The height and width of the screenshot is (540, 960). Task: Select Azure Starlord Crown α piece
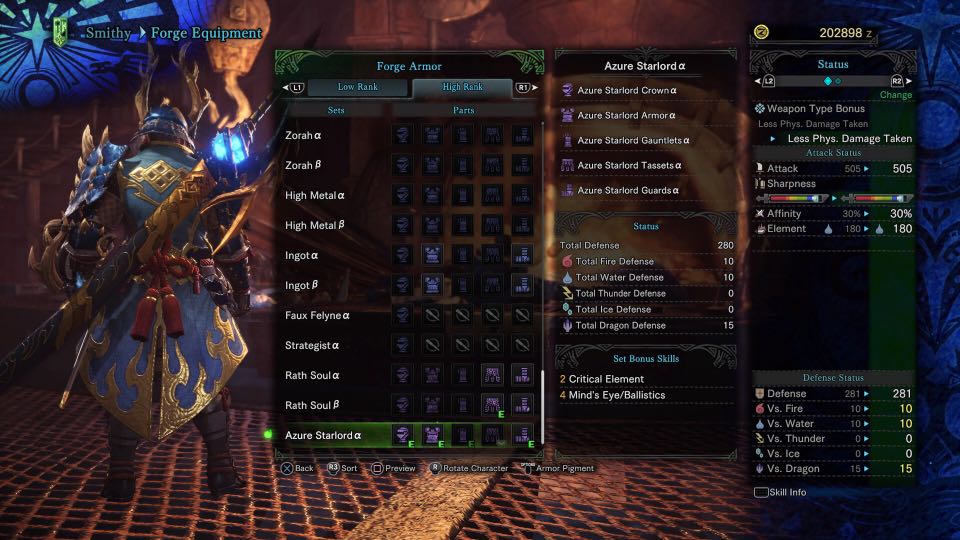coord(627,90)
